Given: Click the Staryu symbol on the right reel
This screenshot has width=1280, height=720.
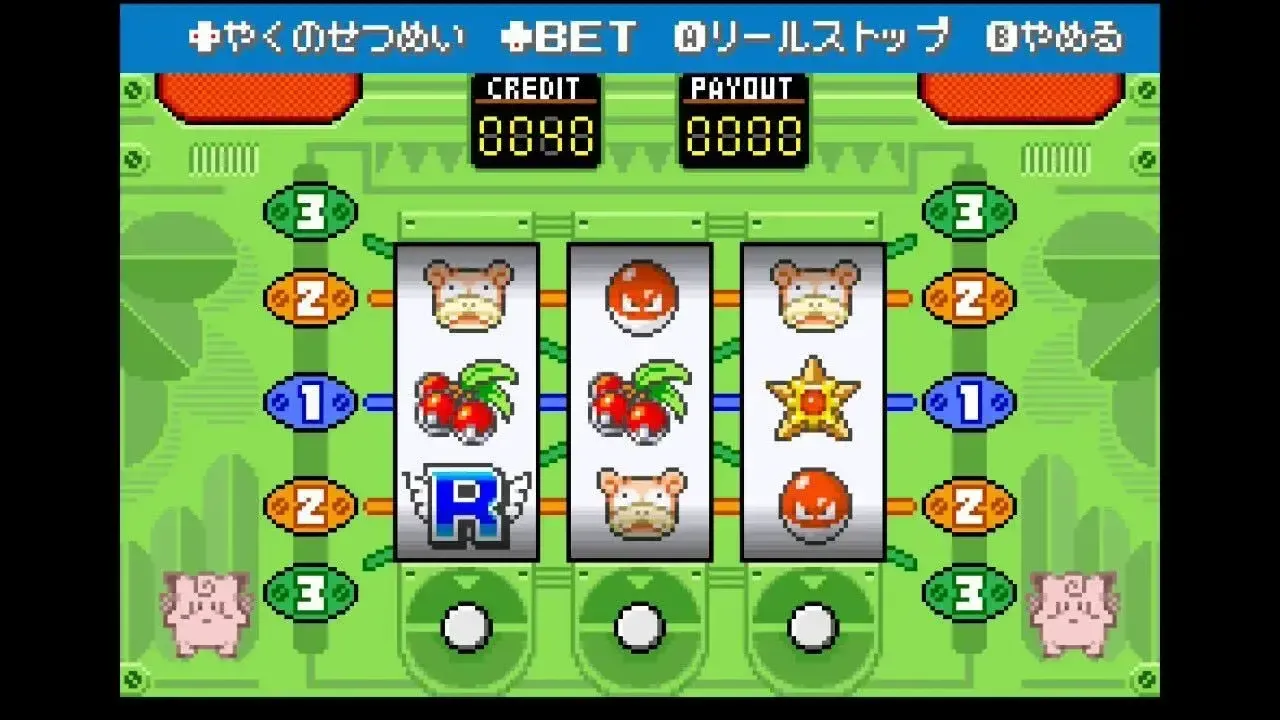Looking at the screenshot, I should click(812, 401).
